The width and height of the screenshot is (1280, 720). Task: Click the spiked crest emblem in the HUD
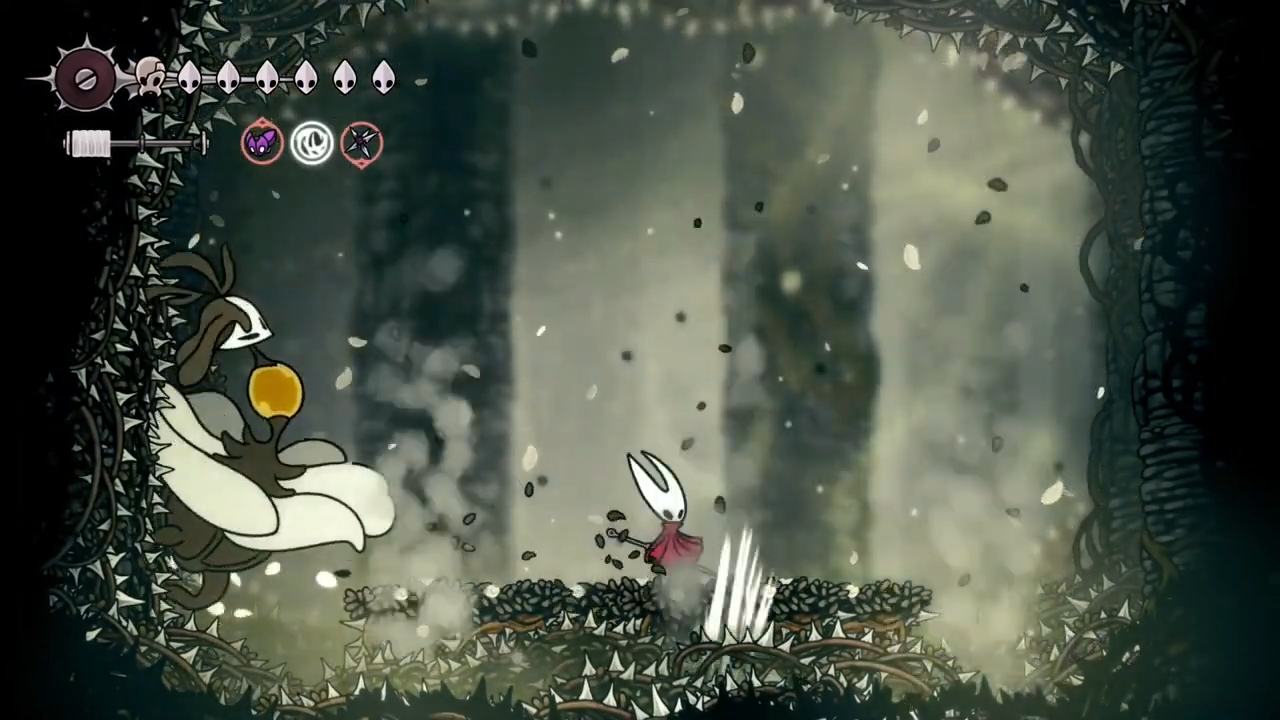point(85,78)
